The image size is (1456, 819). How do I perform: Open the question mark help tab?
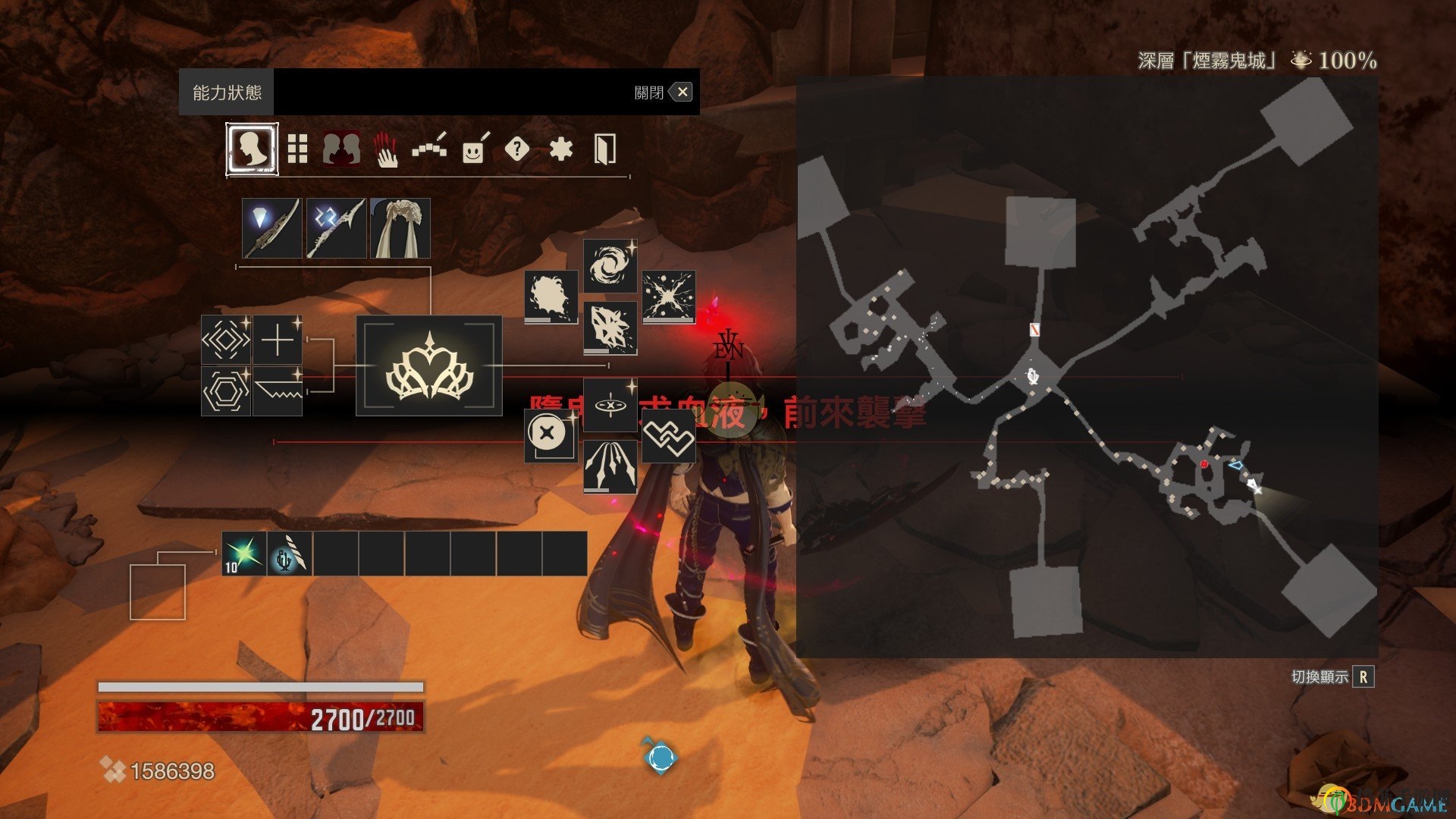point(516,149)
